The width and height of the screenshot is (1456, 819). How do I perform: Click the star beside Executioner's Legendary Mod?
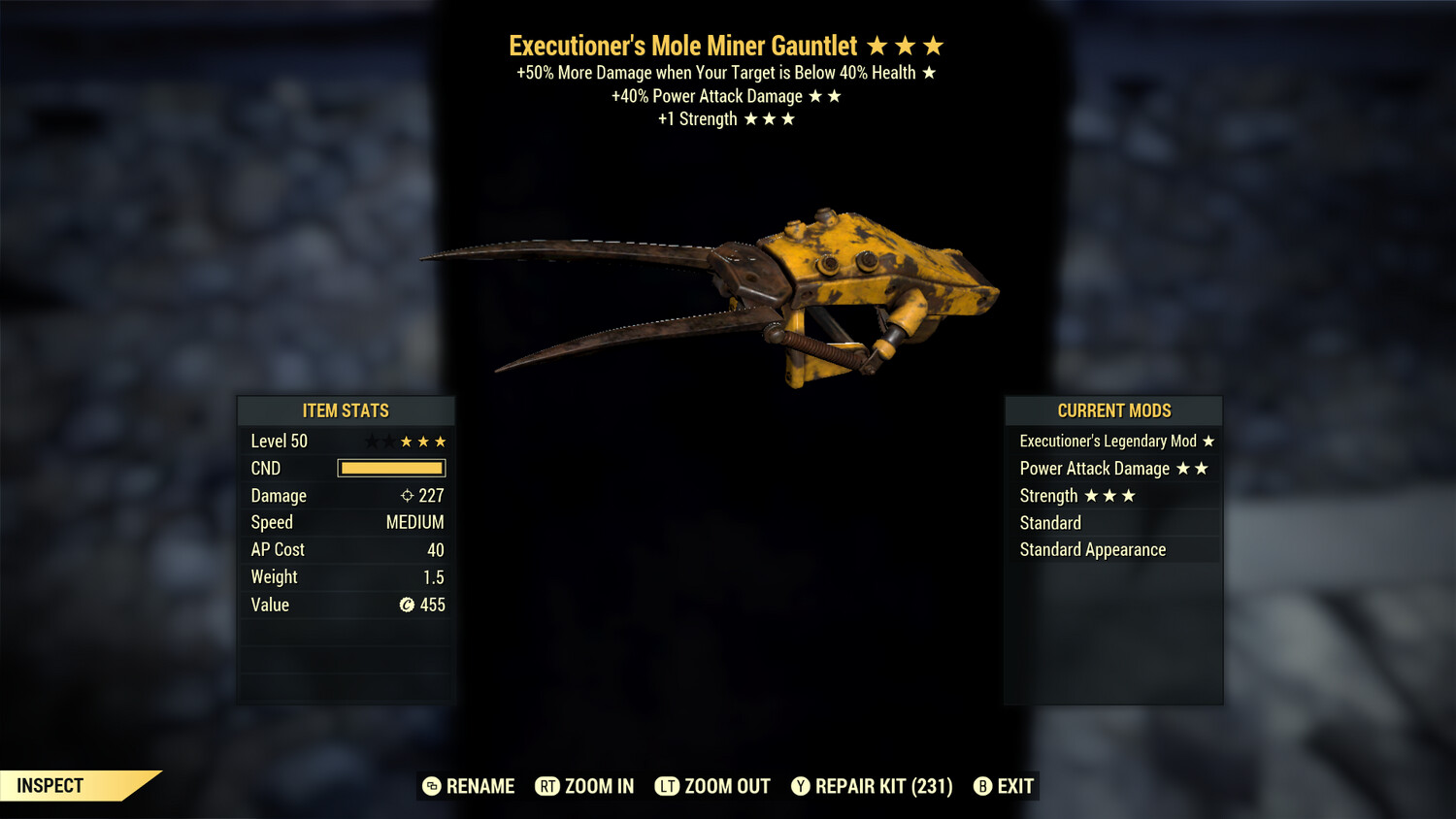[x=1208, y=441]
